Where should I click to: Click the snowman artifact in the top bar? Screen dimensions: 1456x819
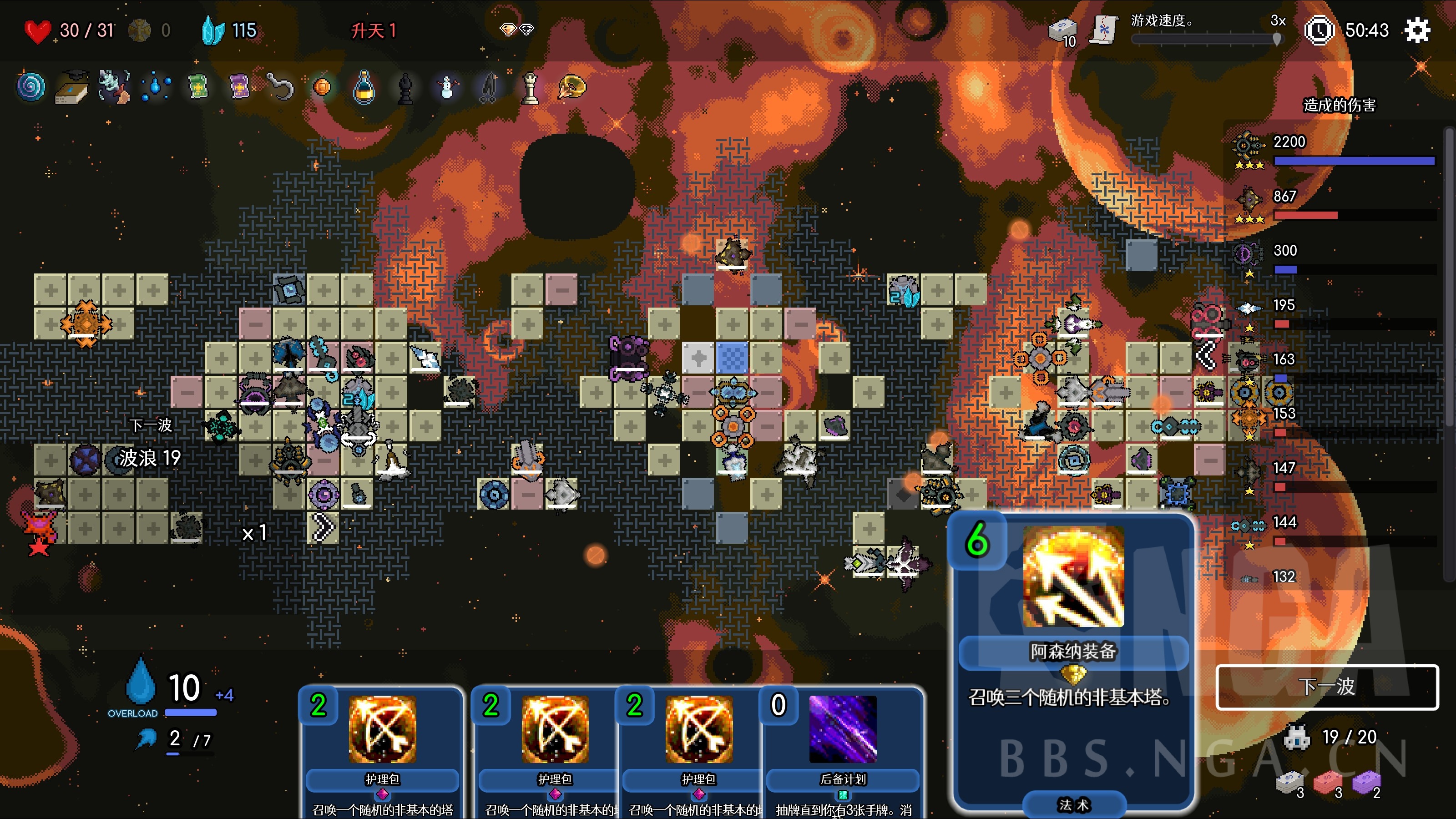click(446, 86)
